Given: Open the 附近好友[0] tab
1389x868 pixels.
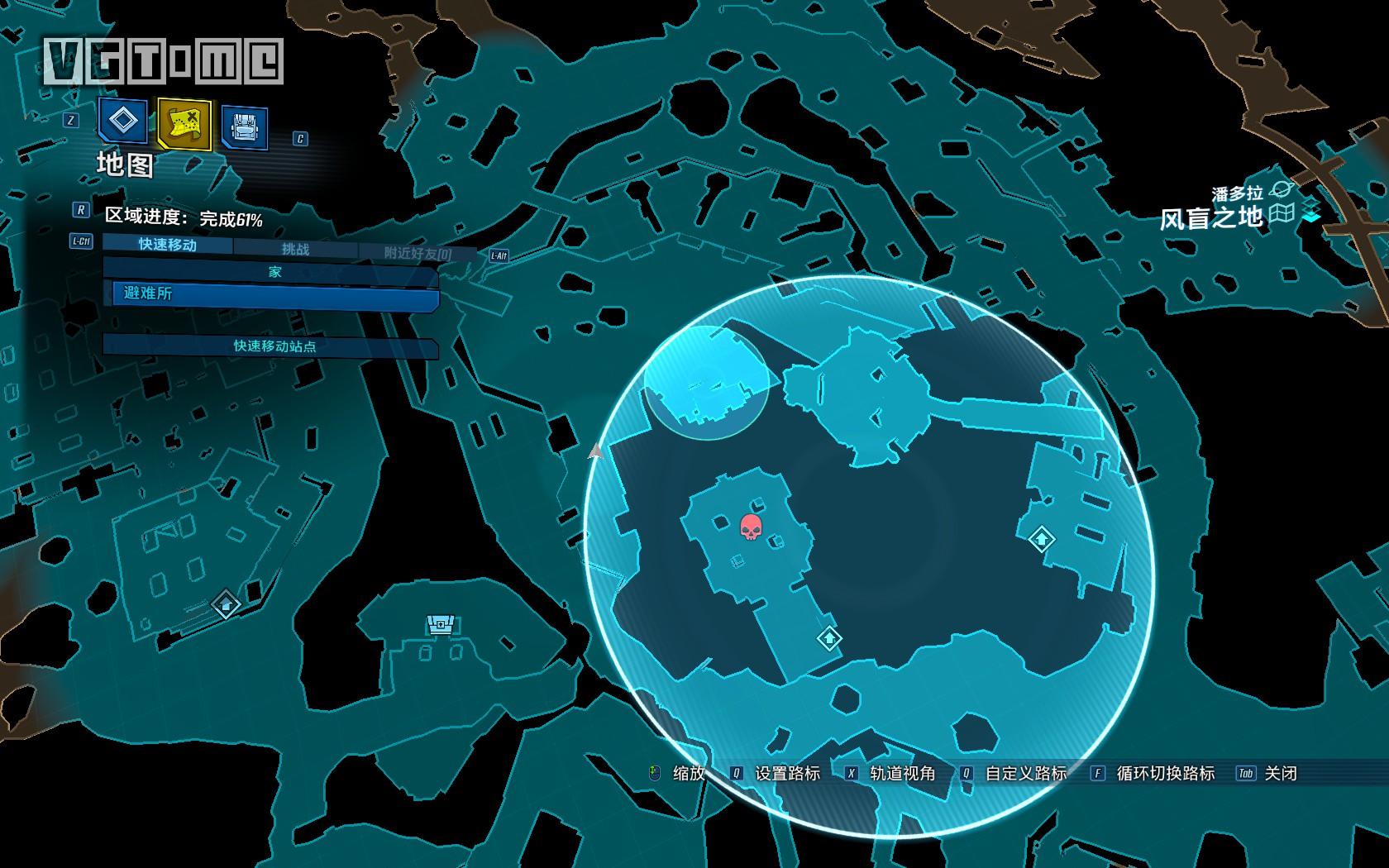Looking at the screenshot, I should 418,254.
